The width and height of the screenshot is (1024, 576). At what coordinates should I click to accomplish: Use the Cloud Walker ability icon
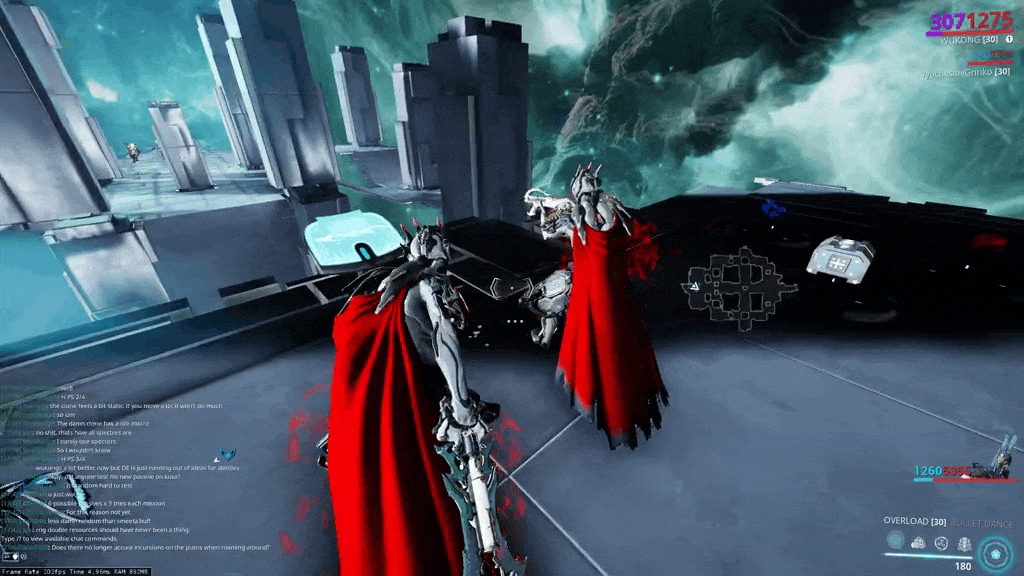click(918, 543)
